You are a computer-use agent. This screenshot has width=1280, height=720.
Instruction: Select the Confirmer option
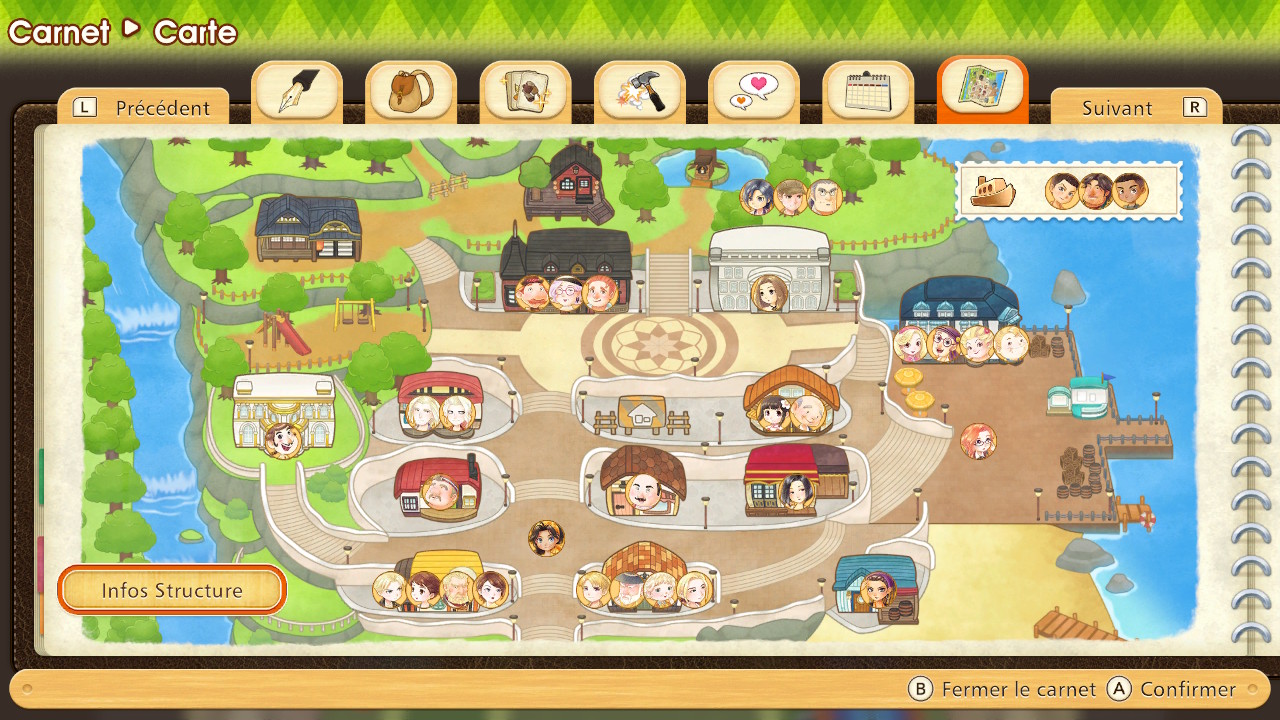pyautogui.click(x=1174, y=689)
